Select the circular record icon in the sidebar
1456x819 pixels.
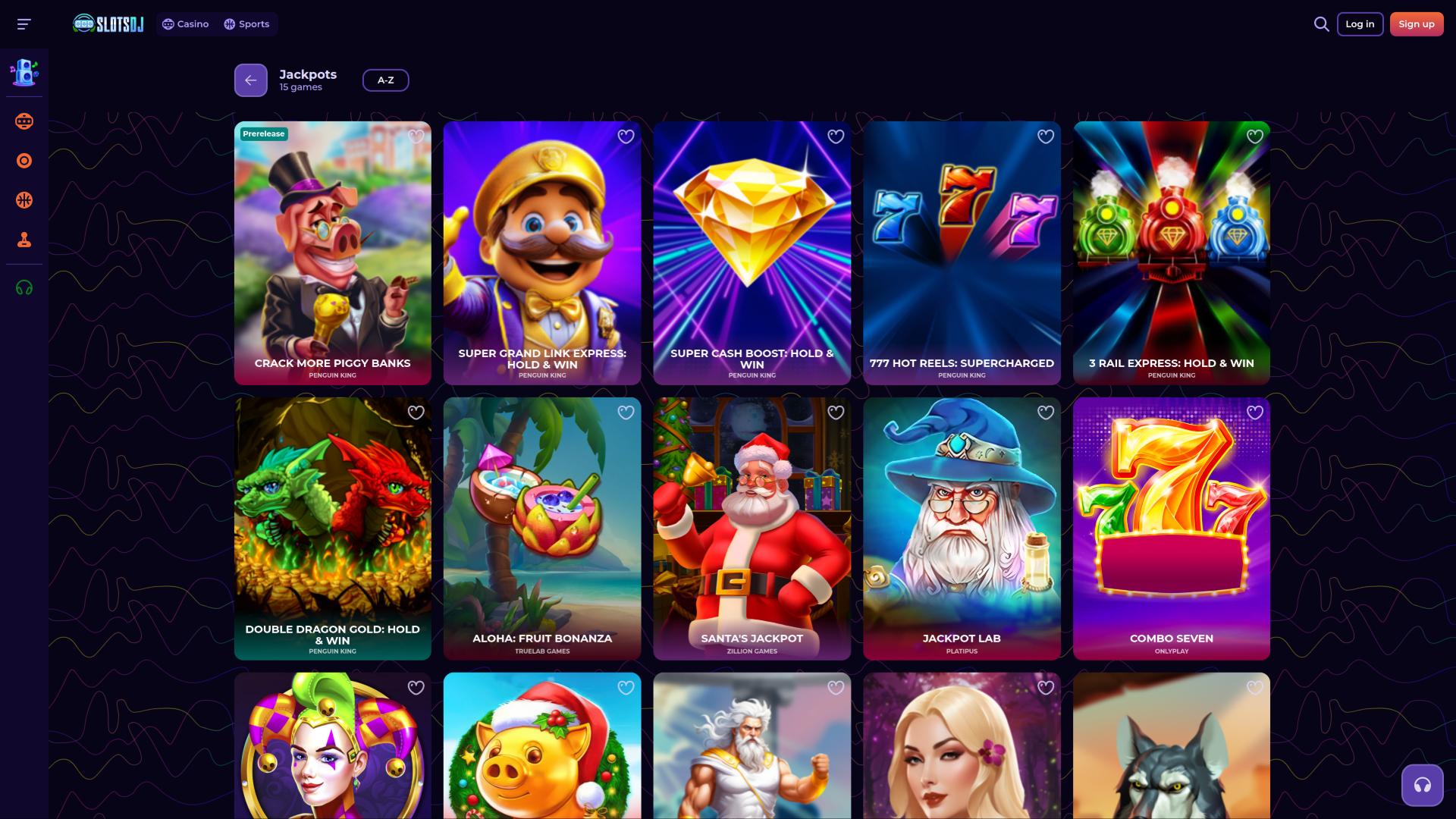coord(24,160)
